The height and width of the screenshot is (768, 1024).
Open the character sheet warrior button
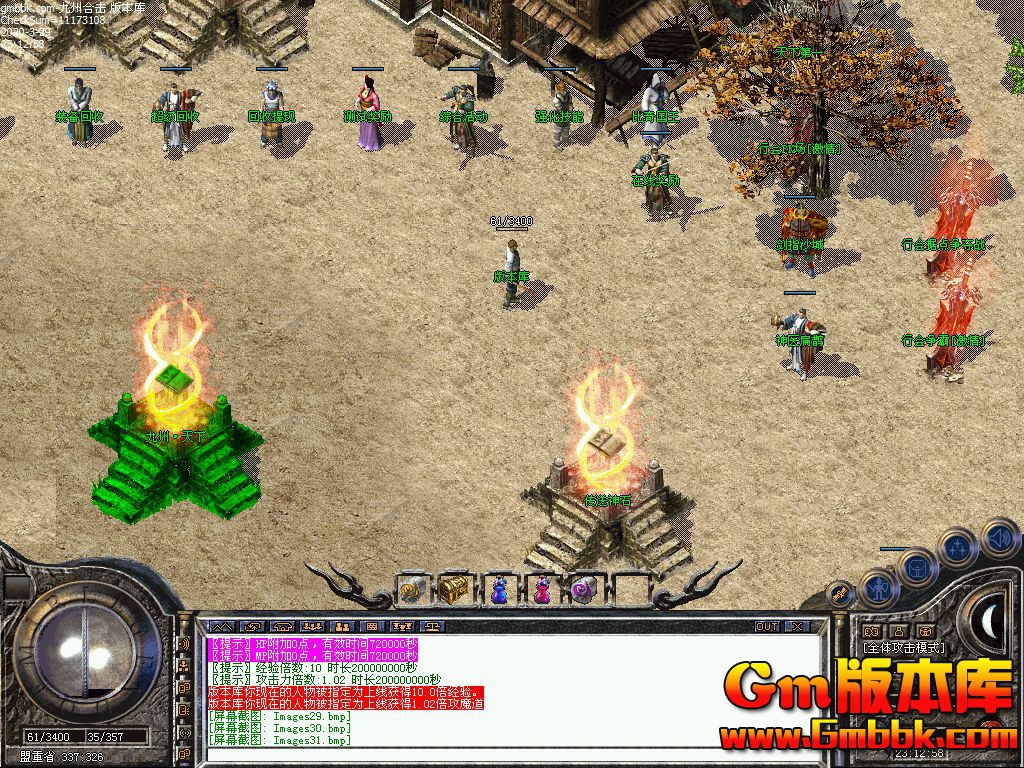click(x=878, y=588)
